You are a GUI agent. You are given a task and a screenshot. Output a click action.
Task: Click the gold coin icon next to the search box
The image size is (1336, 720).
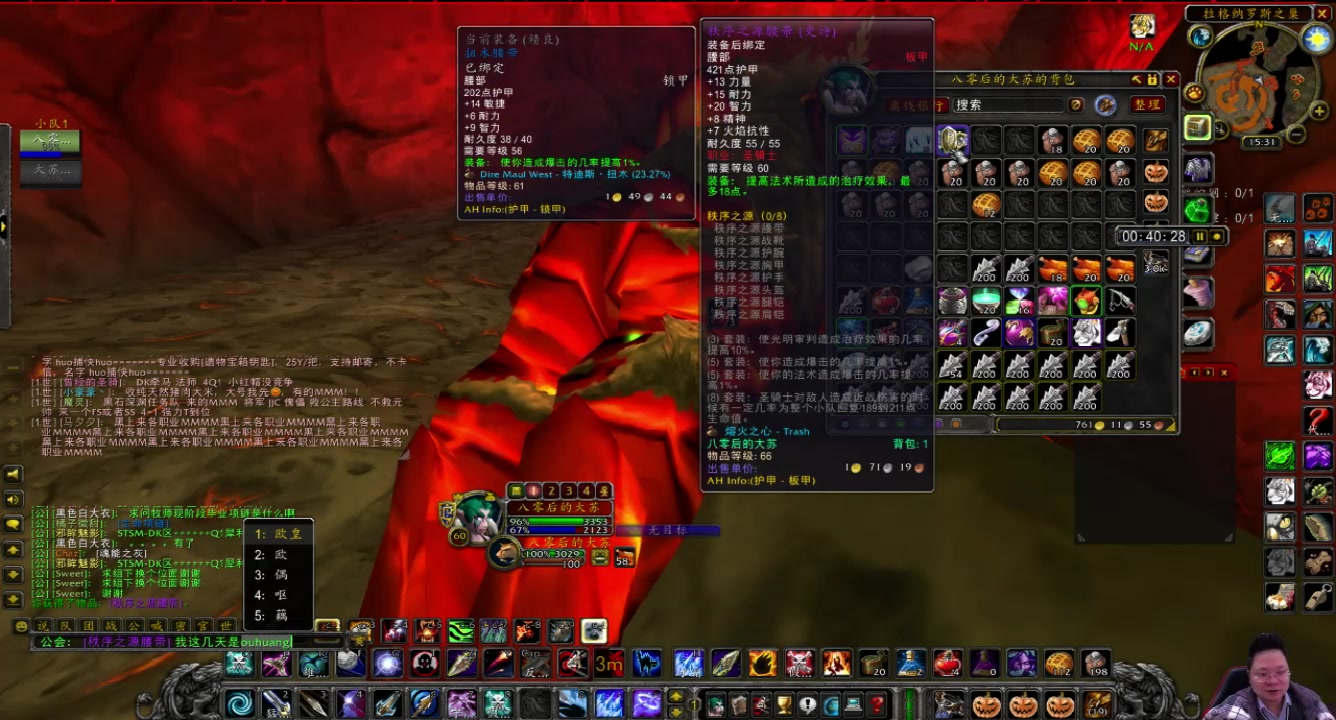click(x=1075, y=104)
